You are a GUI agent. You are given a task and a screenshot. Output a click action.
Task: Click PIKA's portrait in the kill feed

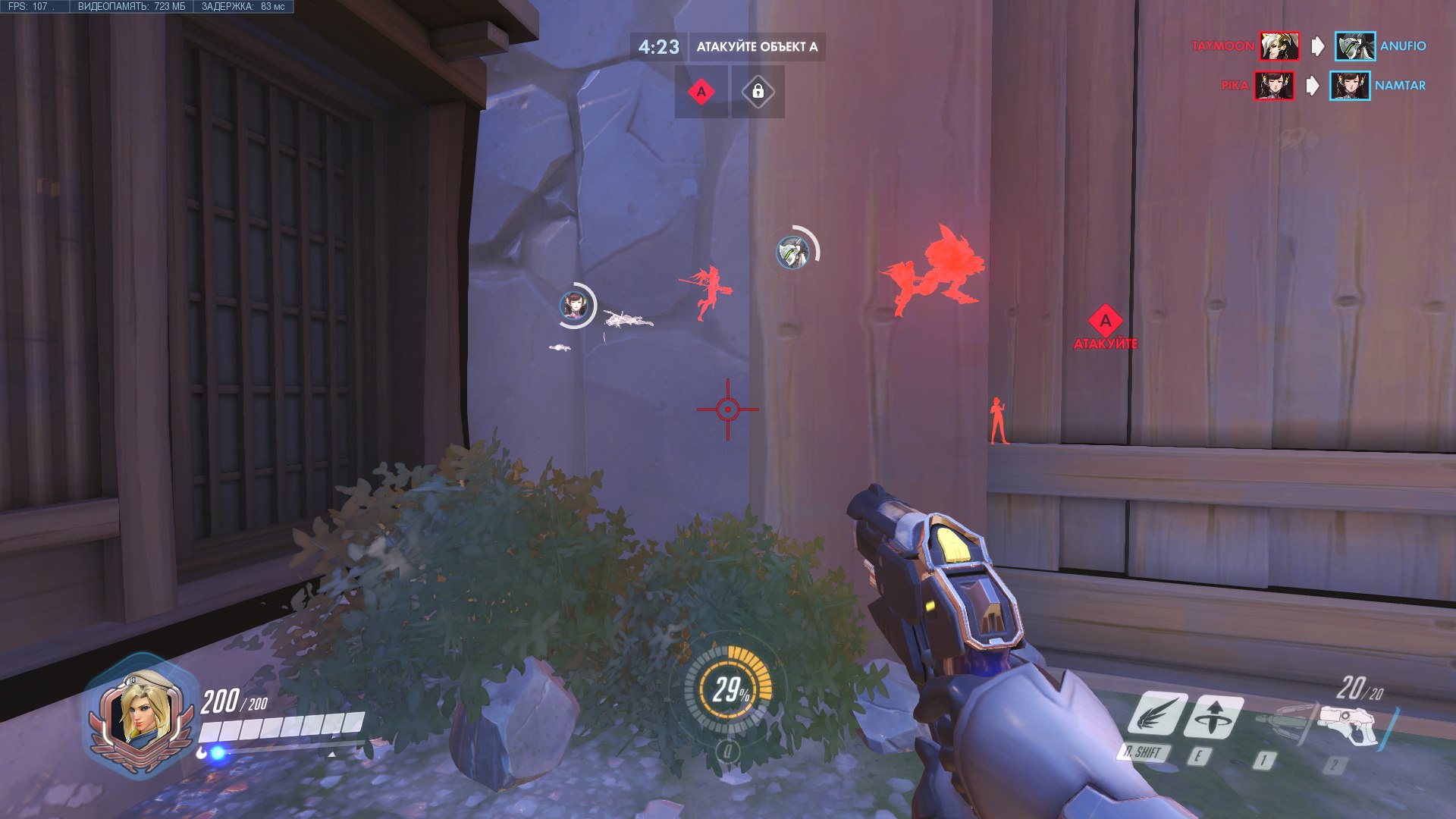point(1274,86)
